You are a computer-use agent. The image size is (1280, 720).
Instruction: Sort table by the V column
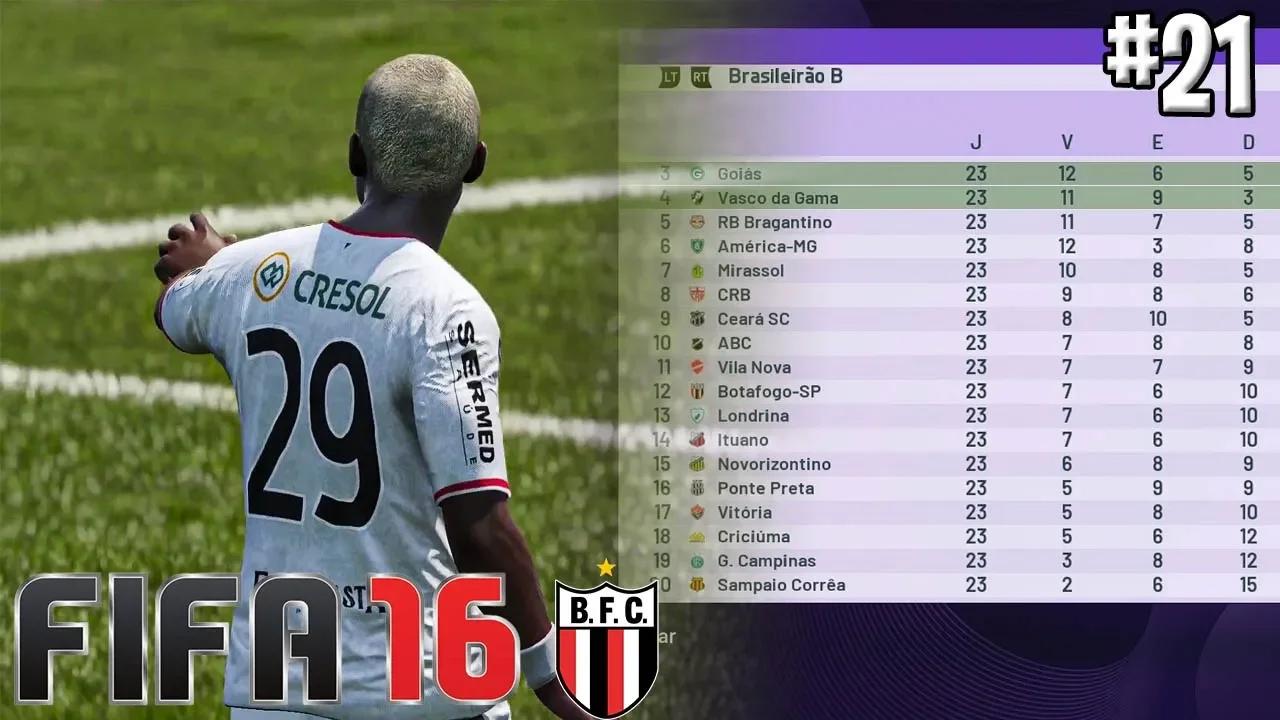(1067, 143)
